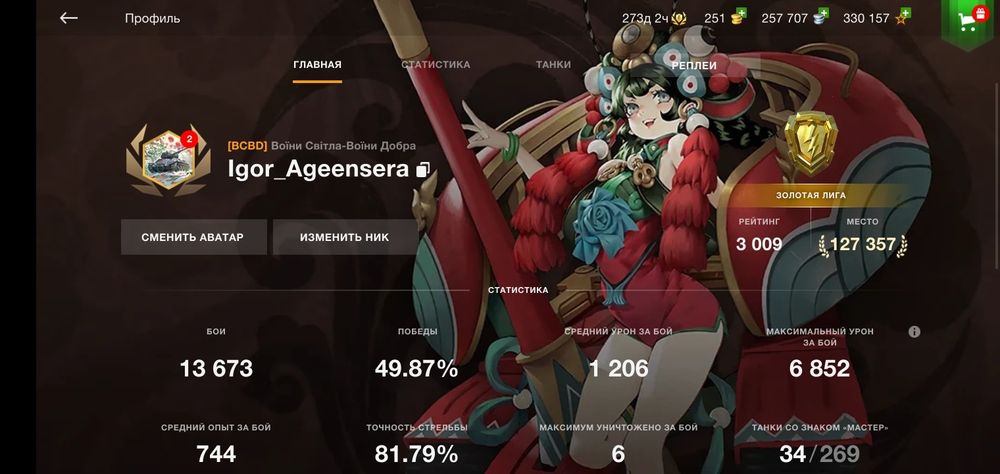The image size is (1000, 474).
Task: Choose the Изменить ник button
Action: coord(344,237)
